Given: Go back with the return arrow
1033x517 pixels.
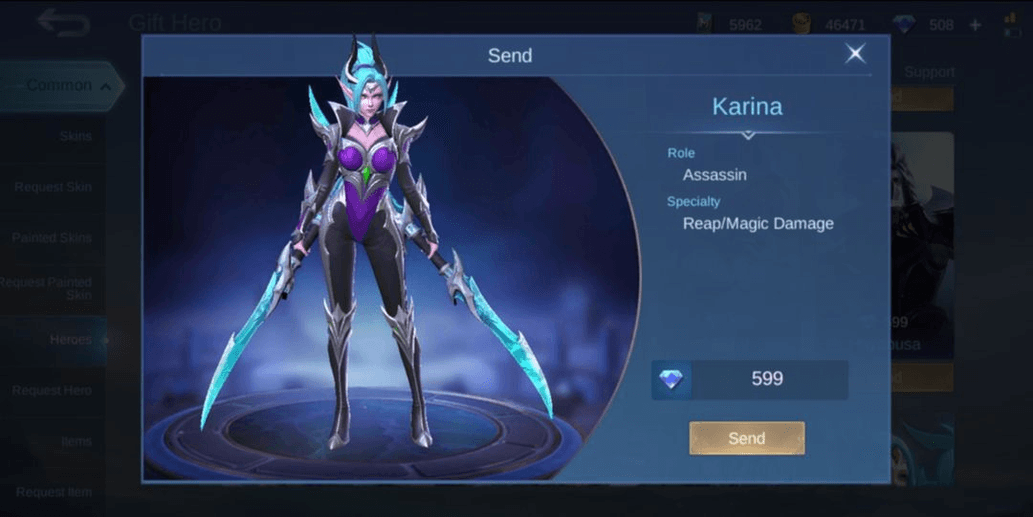Looking at the screenshot, I should tap(63, 22).
